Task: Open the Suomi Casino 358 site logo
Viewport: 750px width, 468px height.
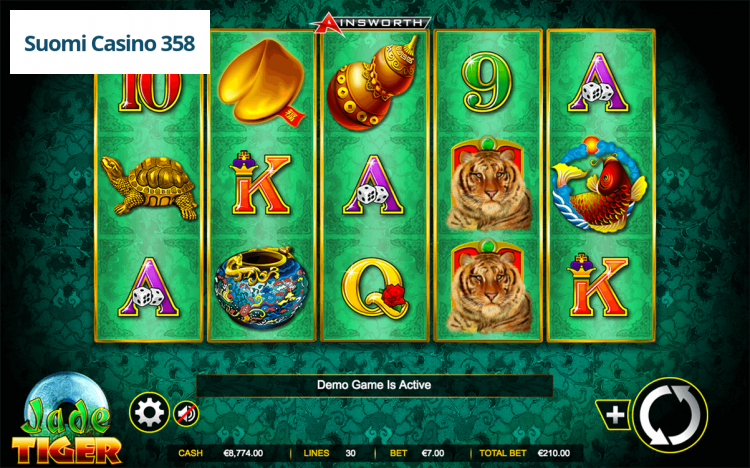Action: (x=110, y=43)
